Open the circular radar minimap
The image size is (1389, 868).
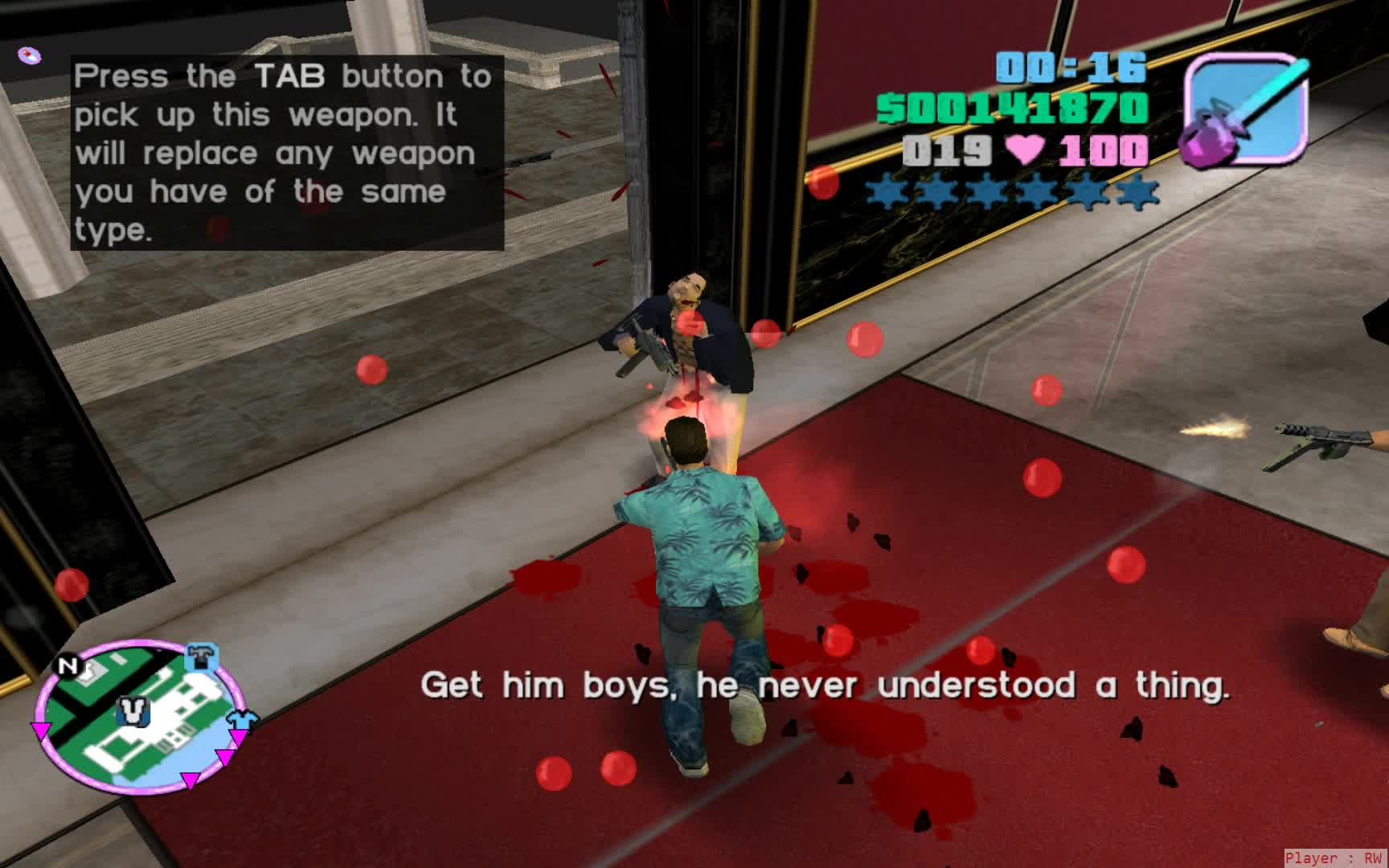(x=138, y=715)
